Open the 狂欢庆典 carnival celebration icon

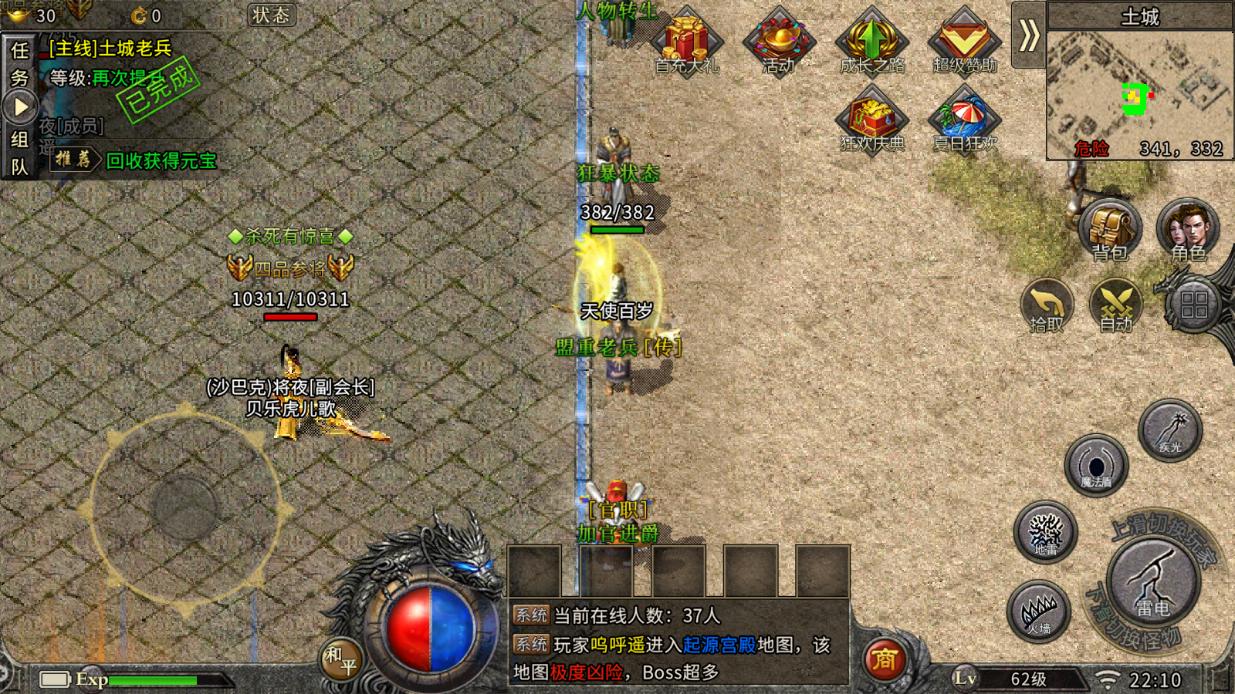[x=871, y=120]
